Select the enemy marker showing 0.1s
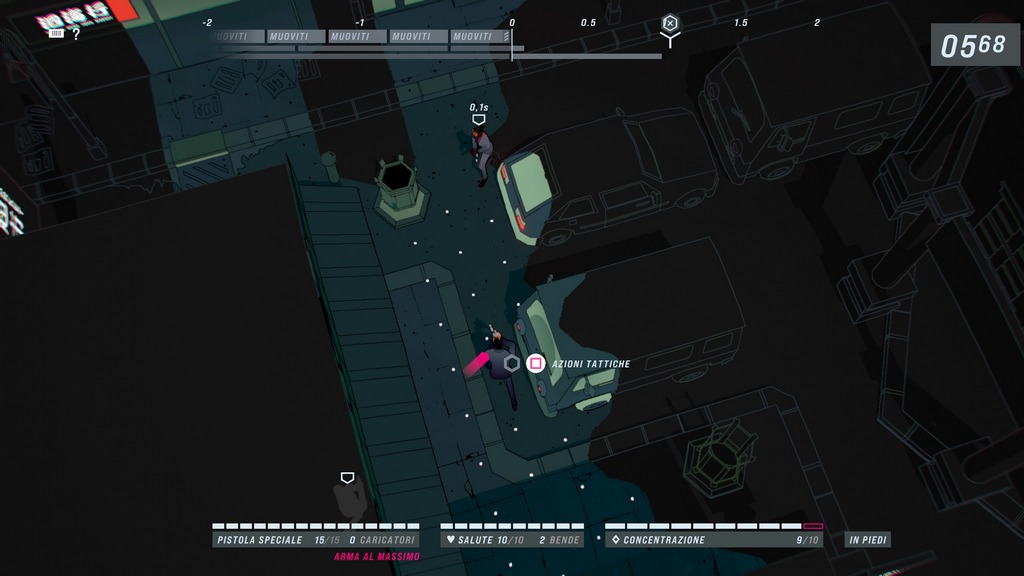 pyautogui.click(x=479, y=119)
